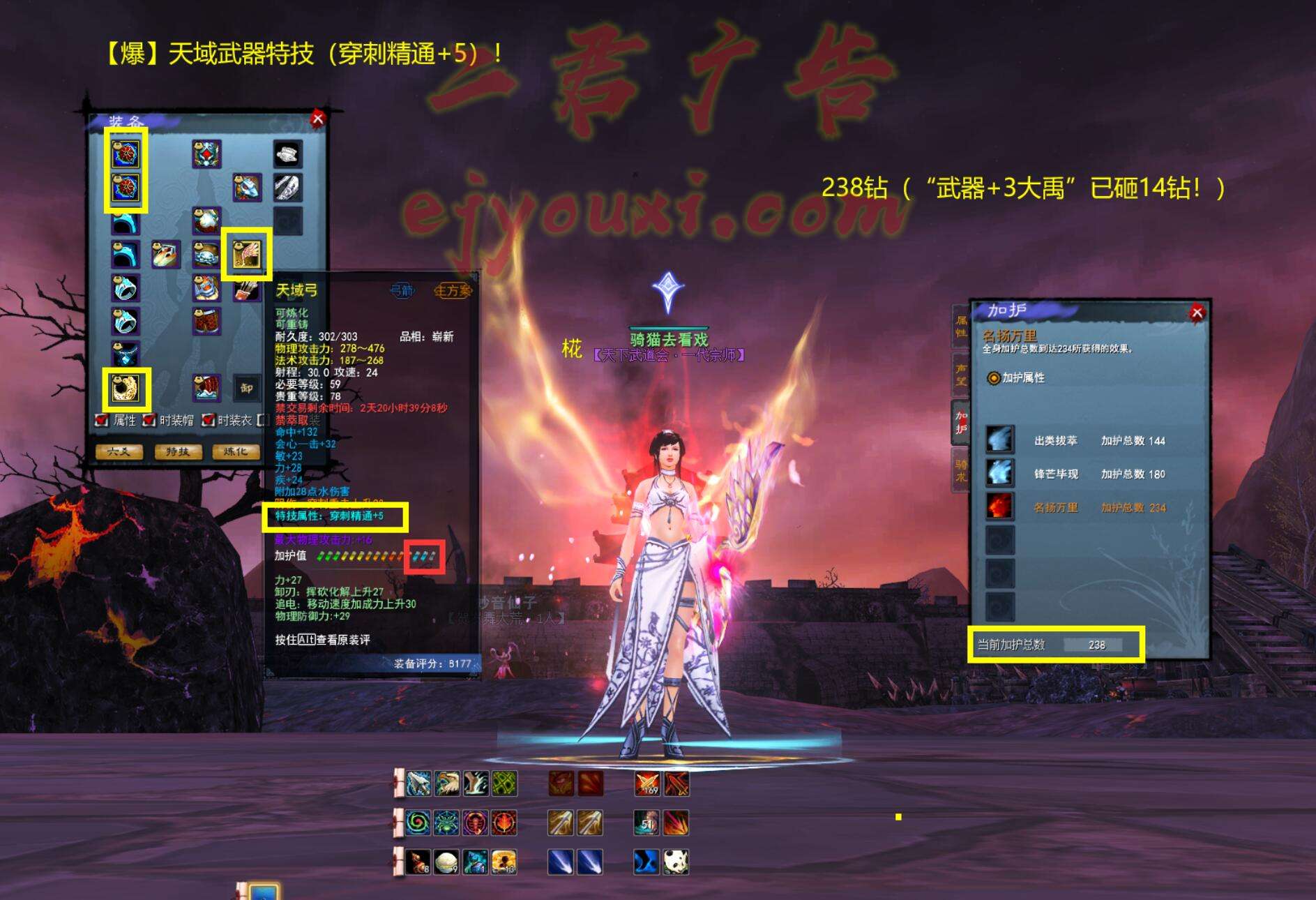The height and width of the screenshot is (900, 1316).
Task: Close the 加护 blessing panel
Action: (x=1197, y=313)
